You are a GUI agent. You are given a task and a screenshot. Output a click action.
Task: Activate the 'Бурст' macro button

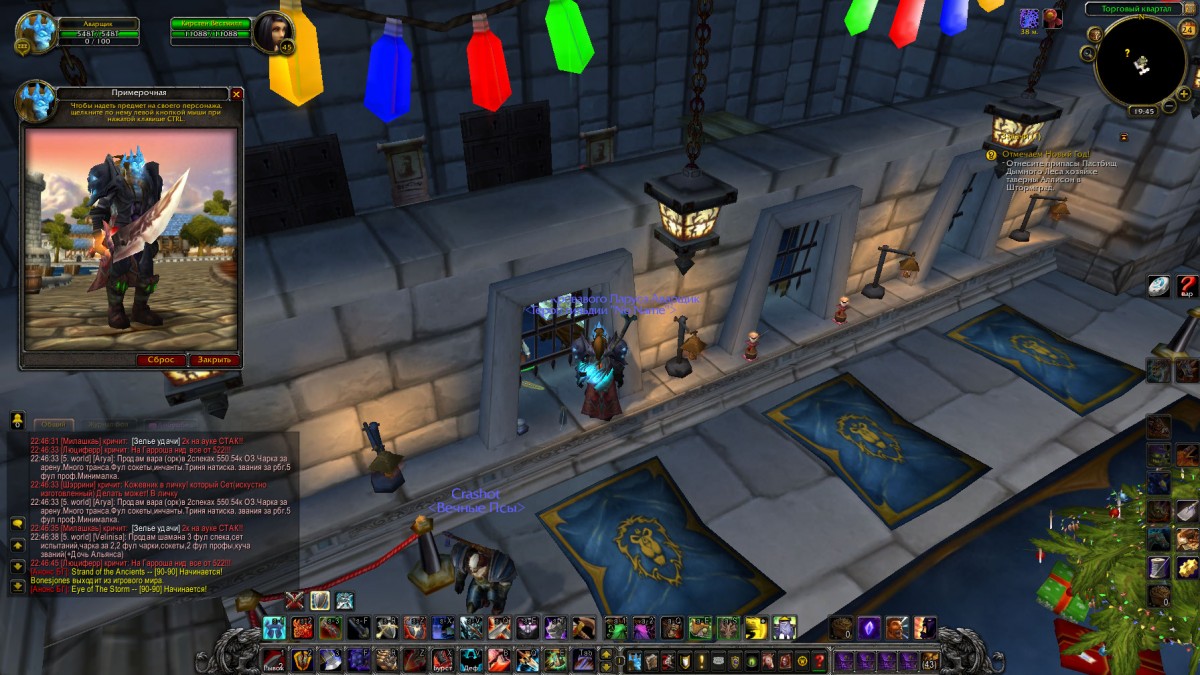point(443,660)
